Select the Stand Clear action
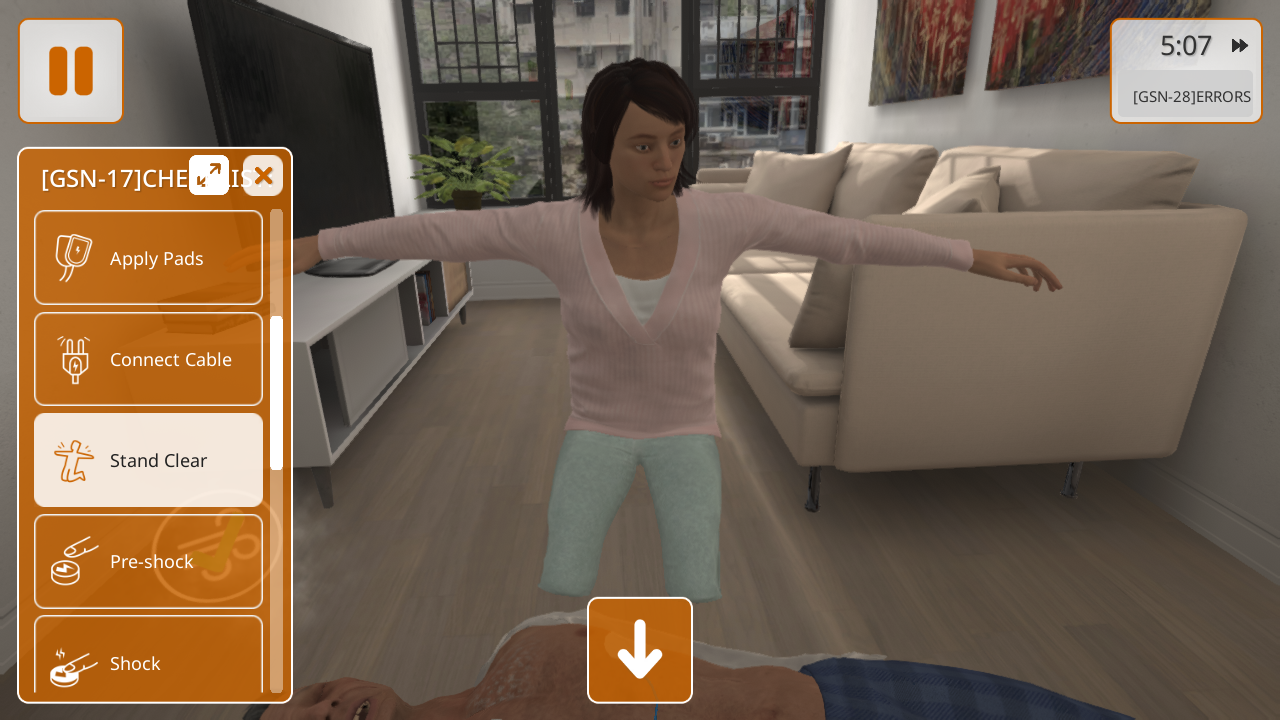 coord(148,460)
